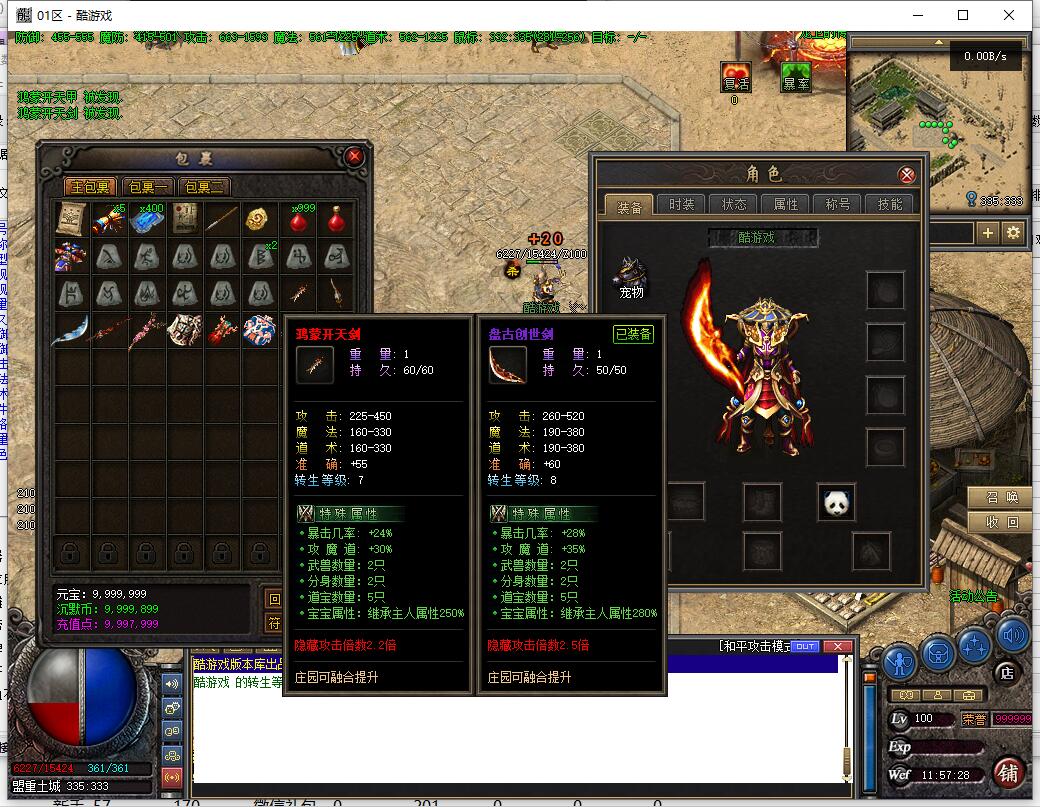This screenshot has width=1040, height=807.
Task: Open the 店 shop round button
Action: pyautogui.click(x=1008, y=674)
